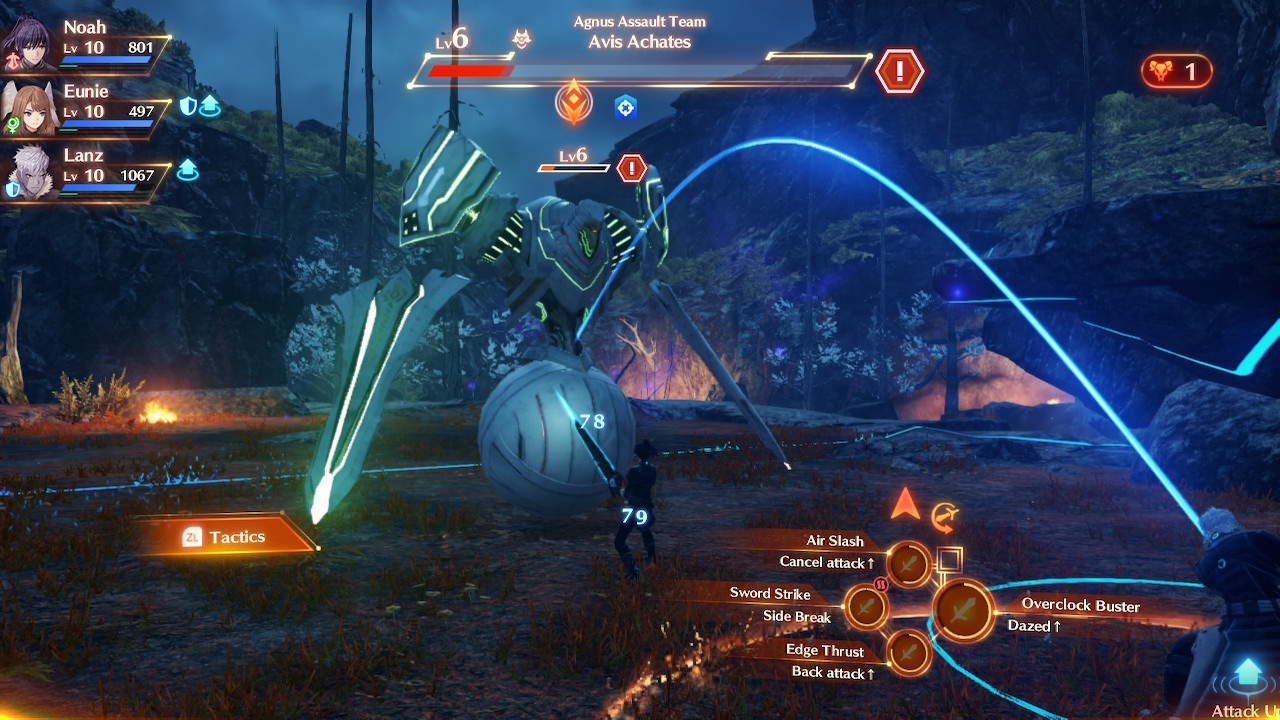The image size is (1280, 720).
Task: Click the blue status icon under enemy bar
Action: point(626,106)
